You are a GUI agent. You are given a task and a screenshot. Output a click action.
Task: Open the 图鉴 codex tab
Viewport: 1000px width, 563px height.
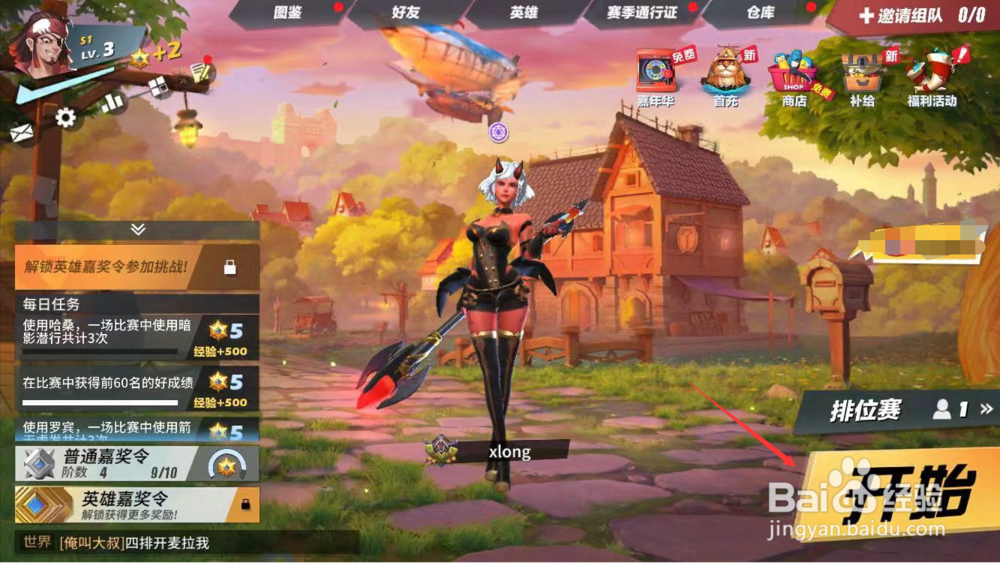287,13
